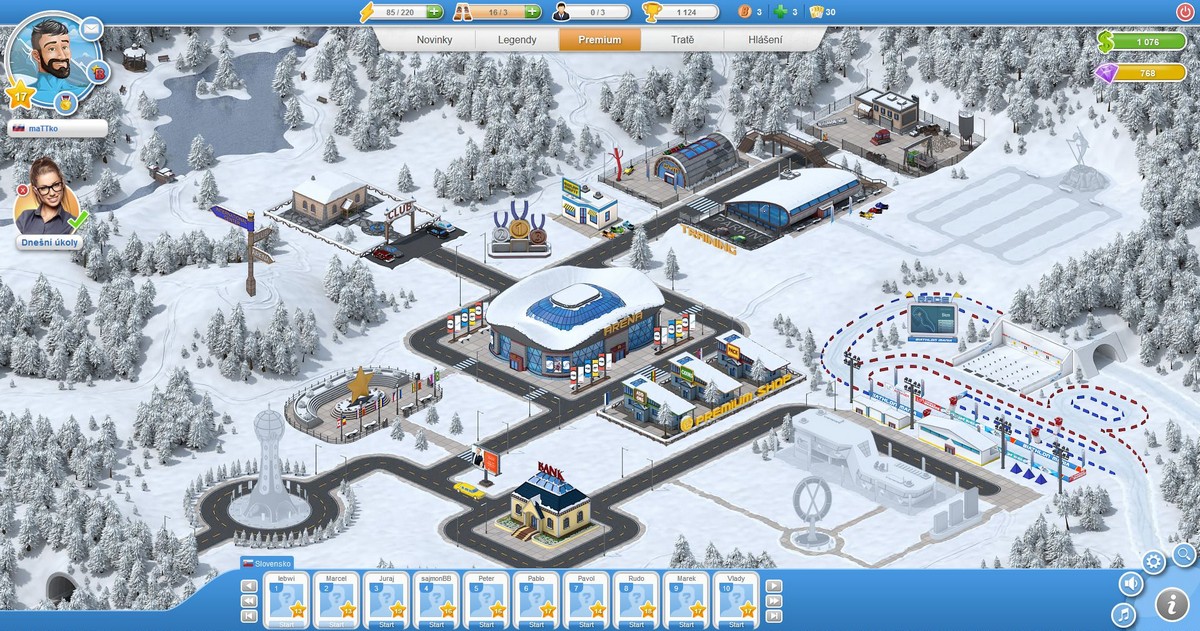Click the red power button

pos(1185,12)
